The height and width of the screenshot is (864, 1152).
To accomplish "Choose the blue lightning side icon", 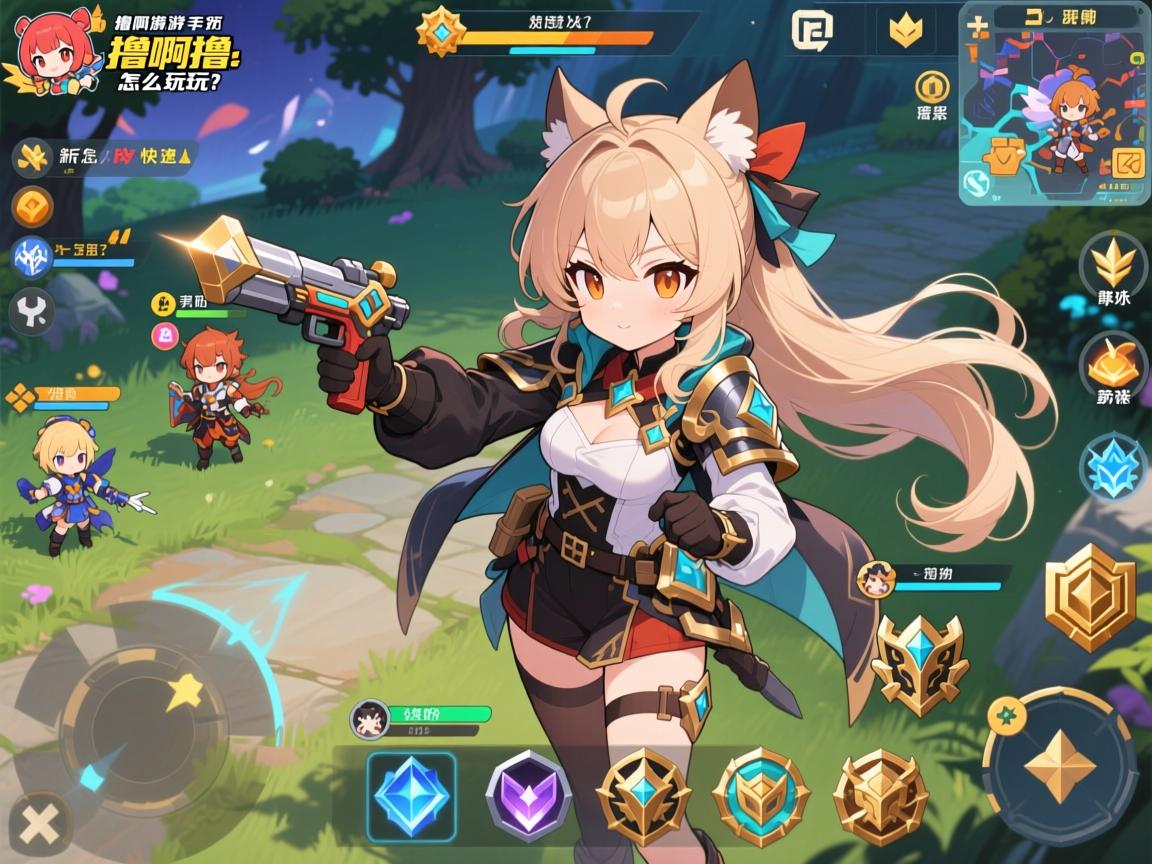I will click(30, 257).
